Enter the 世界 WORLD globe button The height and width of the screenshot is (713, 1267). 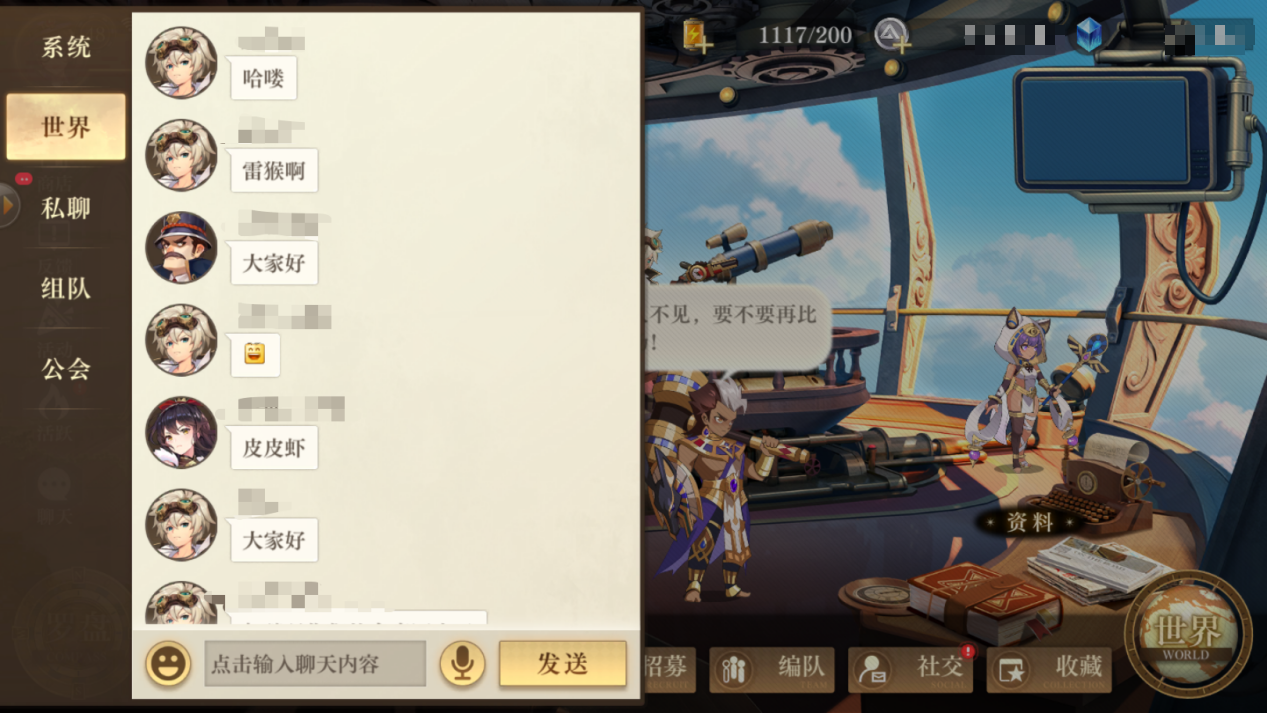[1188, 634]
